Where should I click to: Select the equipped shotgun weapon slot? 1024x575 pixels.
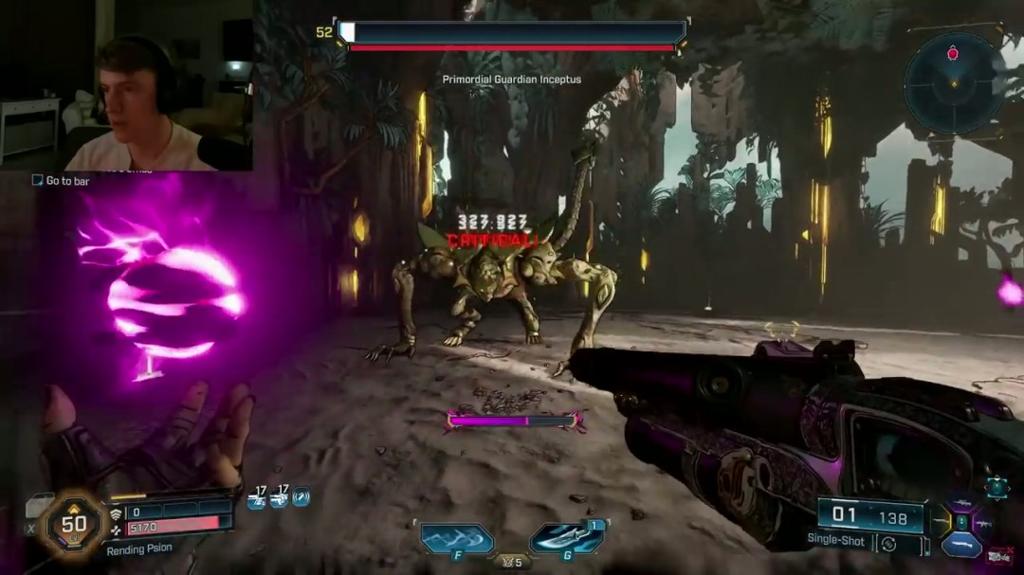click(962, 544)
